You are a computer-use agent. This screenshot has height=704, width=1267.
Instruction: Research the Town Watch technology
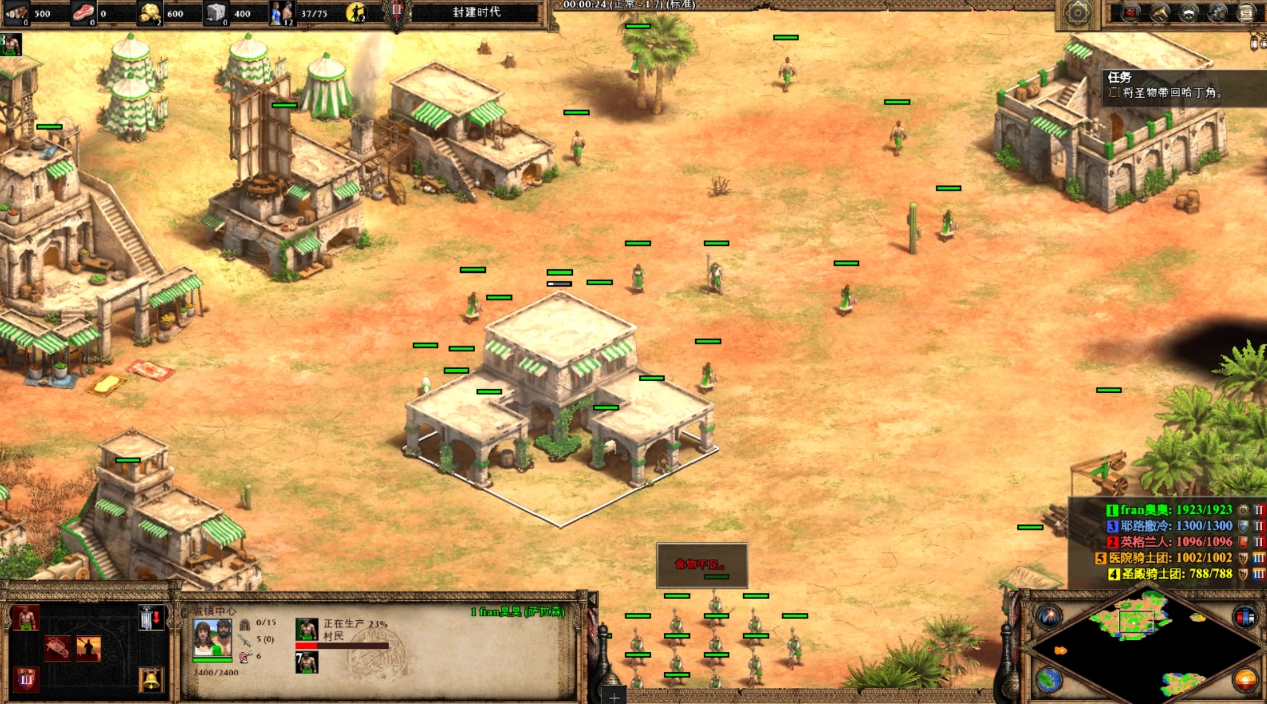(x=88, y=649)
